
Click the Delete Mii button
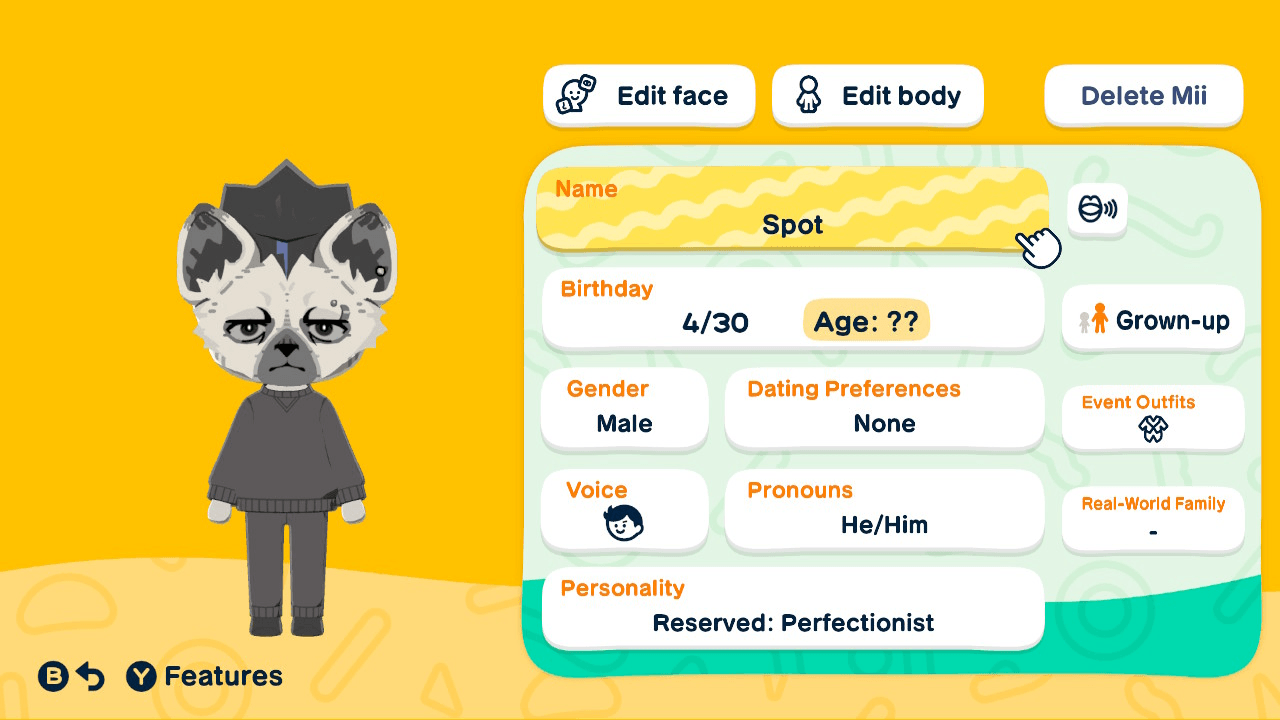point(1143,95)
